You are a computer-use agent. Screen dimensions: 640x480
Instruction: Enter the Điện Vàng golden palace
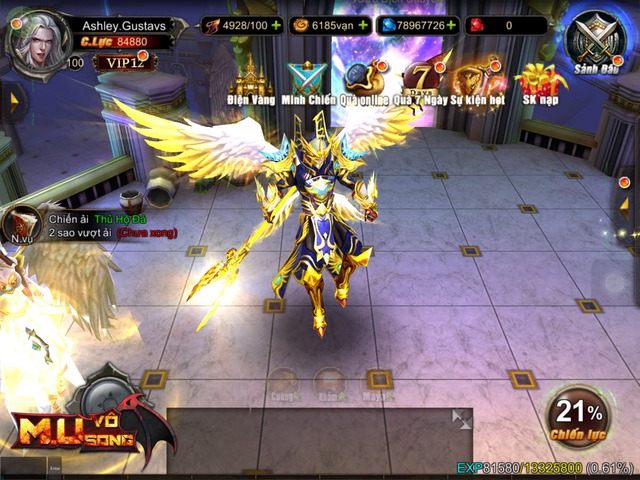pyautogui.click(x=252, y=79)
